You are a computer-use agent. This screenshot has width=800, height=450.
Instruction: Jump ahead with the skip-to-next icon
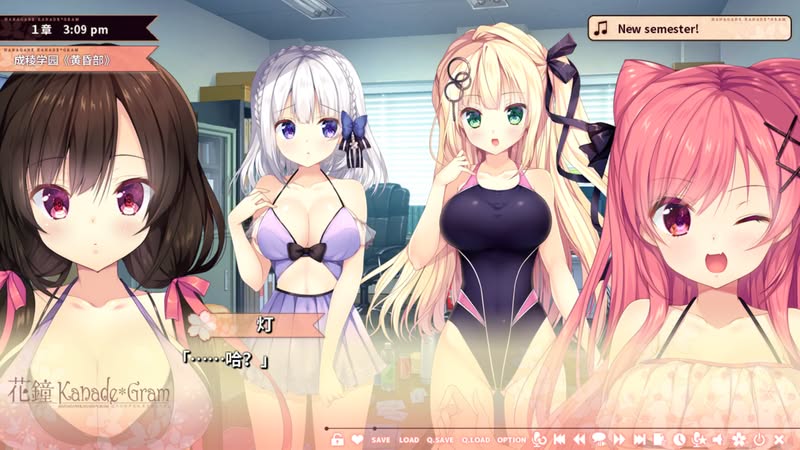click(639, 439)
